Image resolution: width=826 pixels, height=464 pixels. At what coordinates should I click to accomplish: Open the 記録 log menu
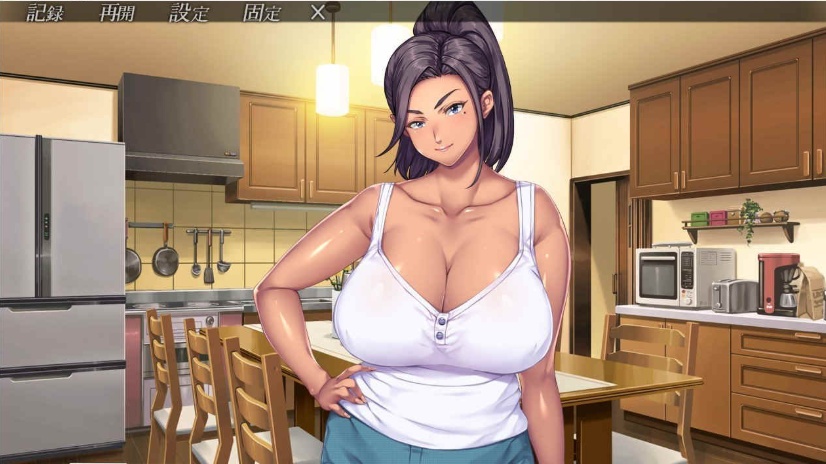point(44,13)
